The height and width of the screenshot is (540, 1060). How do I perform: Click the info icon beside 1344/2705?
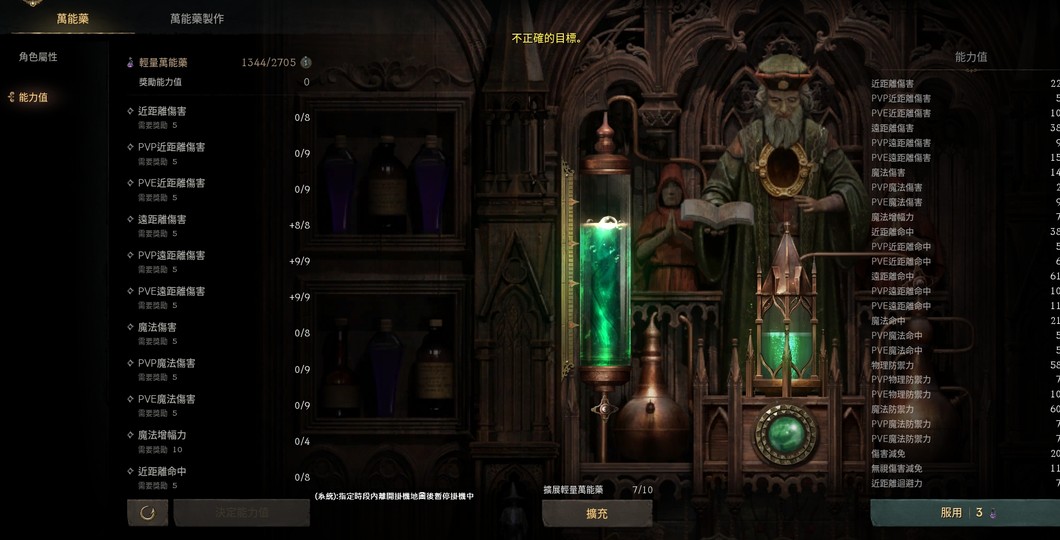coord(306,62)
